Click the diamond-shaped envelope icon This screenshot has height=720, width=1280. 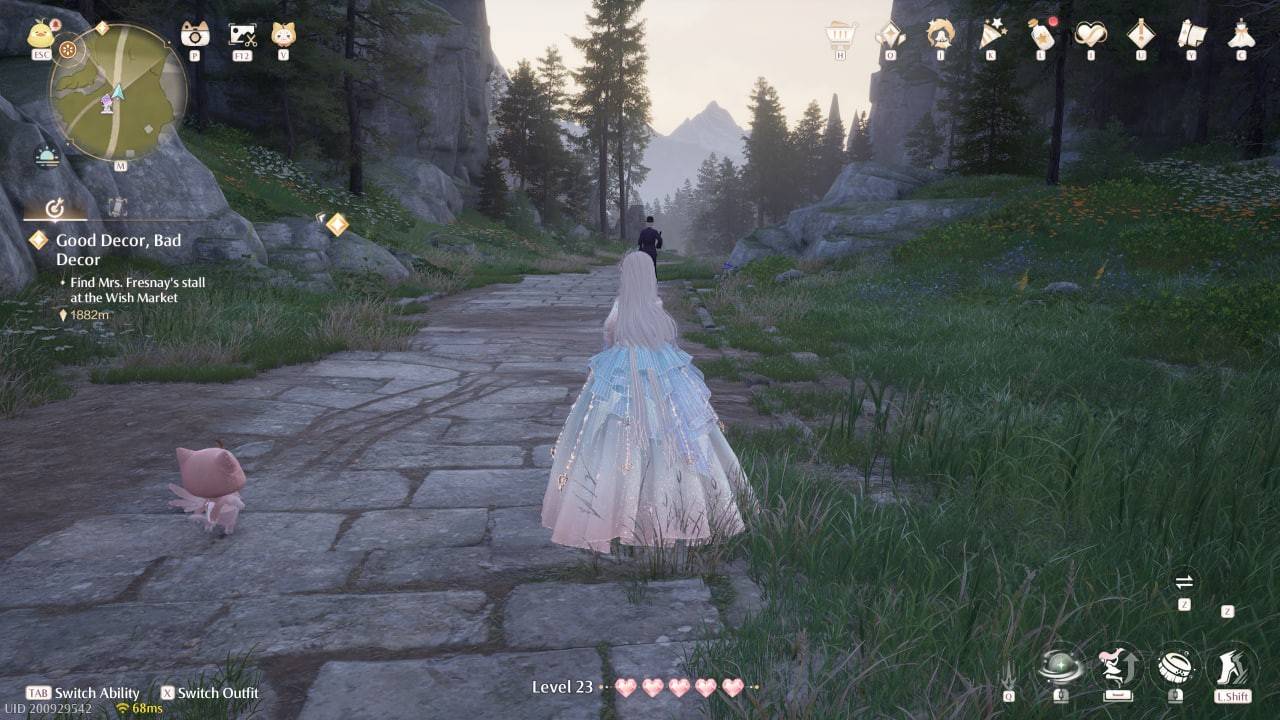pyautogui.click(x=1141, y=35)
